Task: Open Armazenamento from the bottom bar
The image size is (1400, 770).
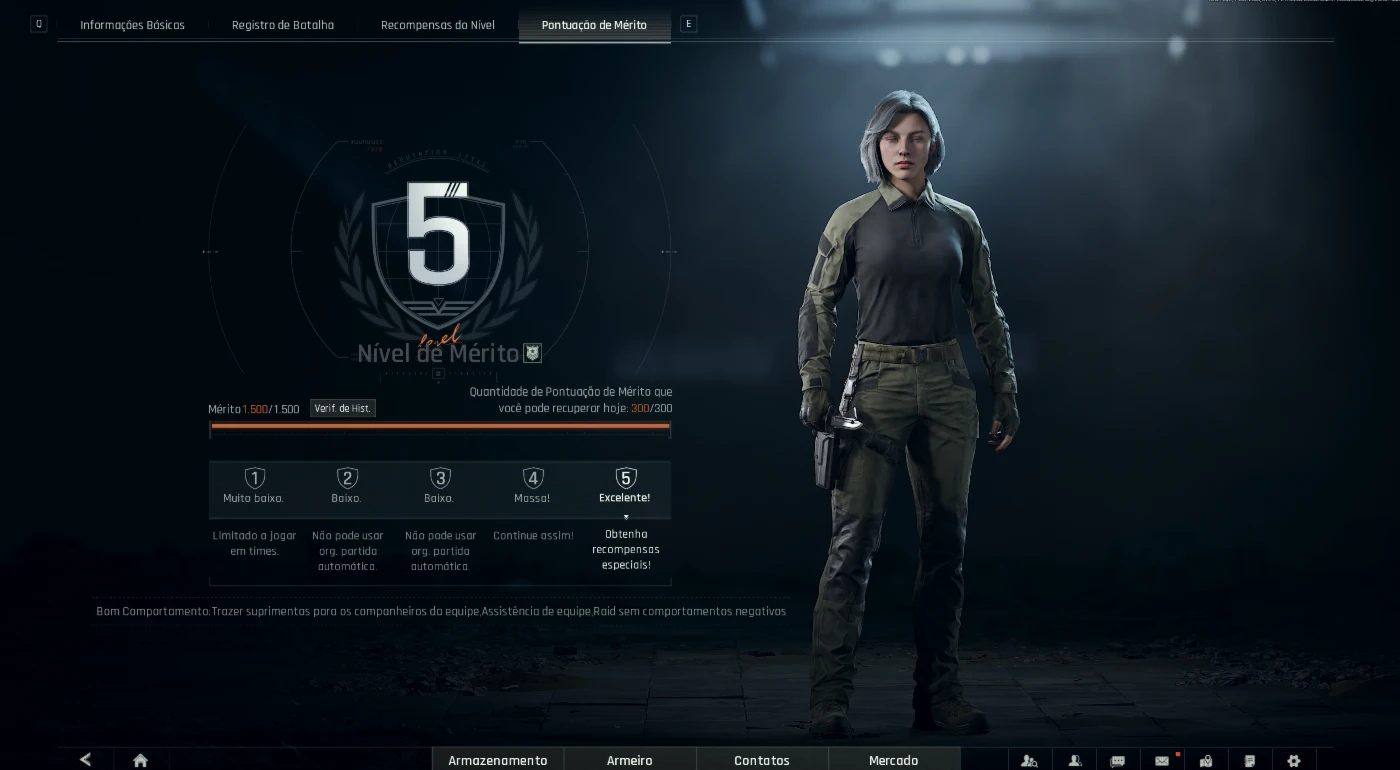Action: (x=498, y=760)
